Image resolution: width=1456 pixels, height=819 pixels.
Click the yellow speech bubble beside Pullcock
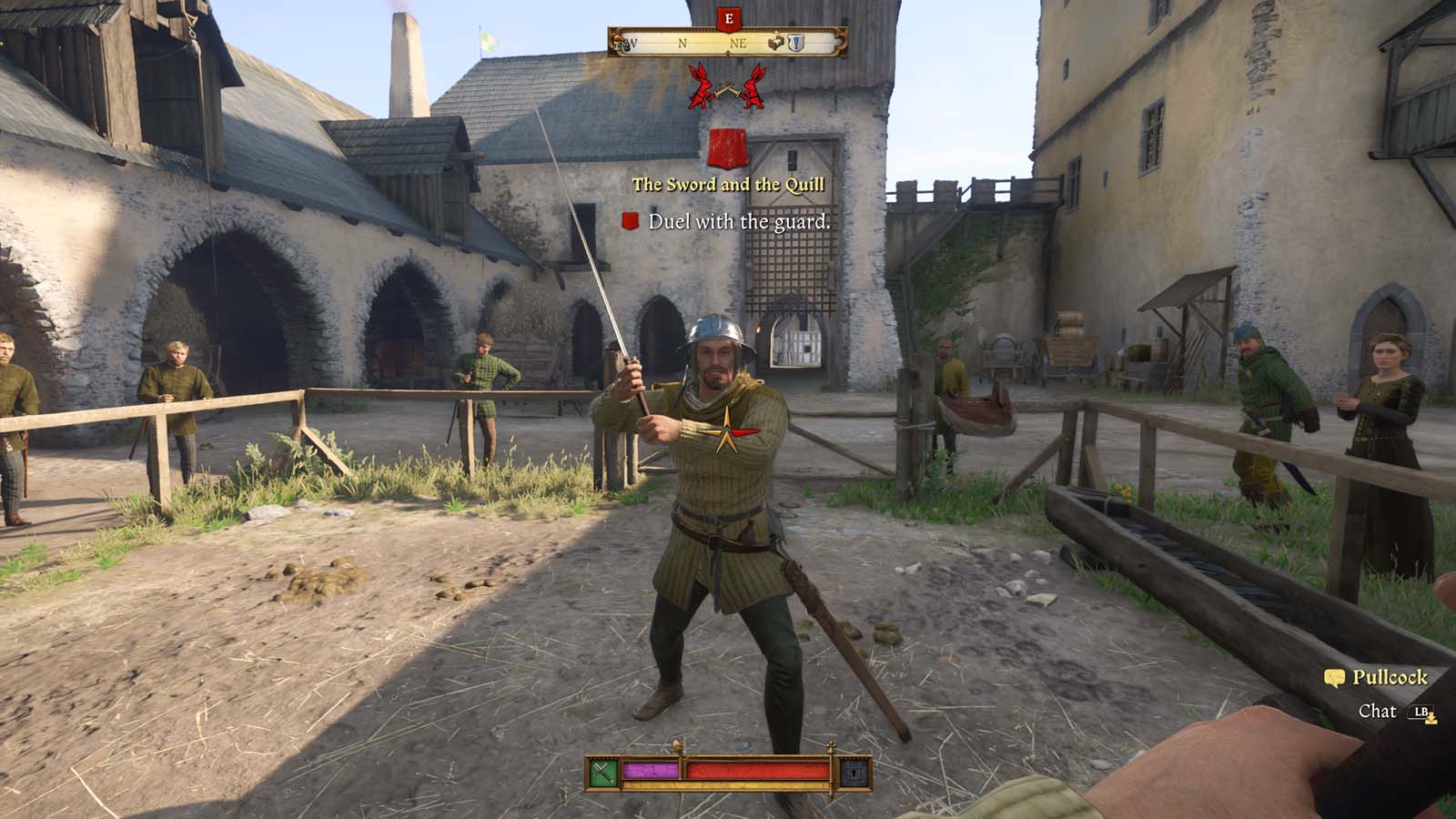click(x=1335, y=677)
